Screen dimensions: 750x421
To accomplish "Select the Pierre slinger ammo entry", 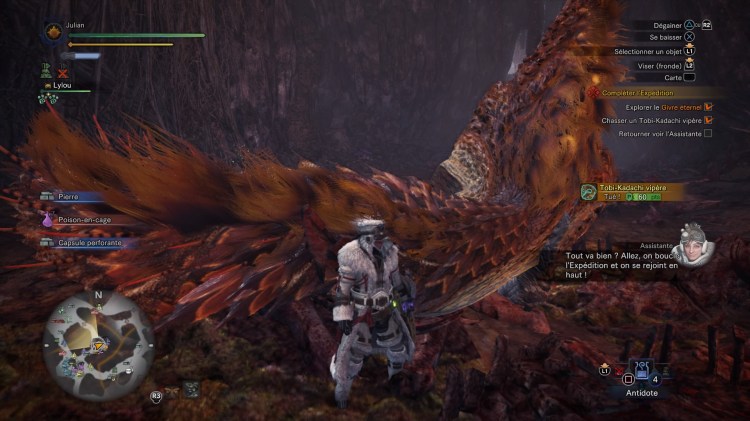I will pyautogui.click(x=72, y=197).
